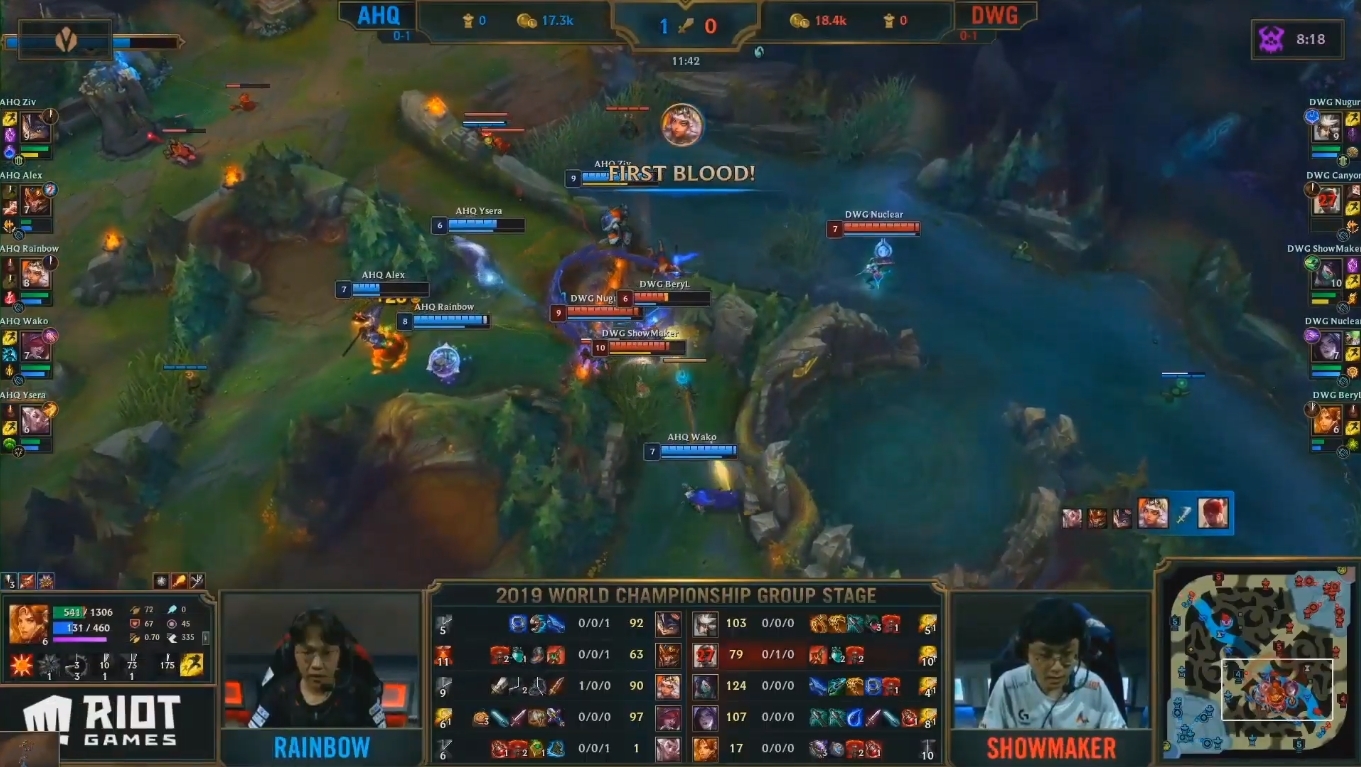Screen dimensions: 1361x767
Task: Click DWG Nuclear's portrait in right sidebar
Action: [1326, 347]
